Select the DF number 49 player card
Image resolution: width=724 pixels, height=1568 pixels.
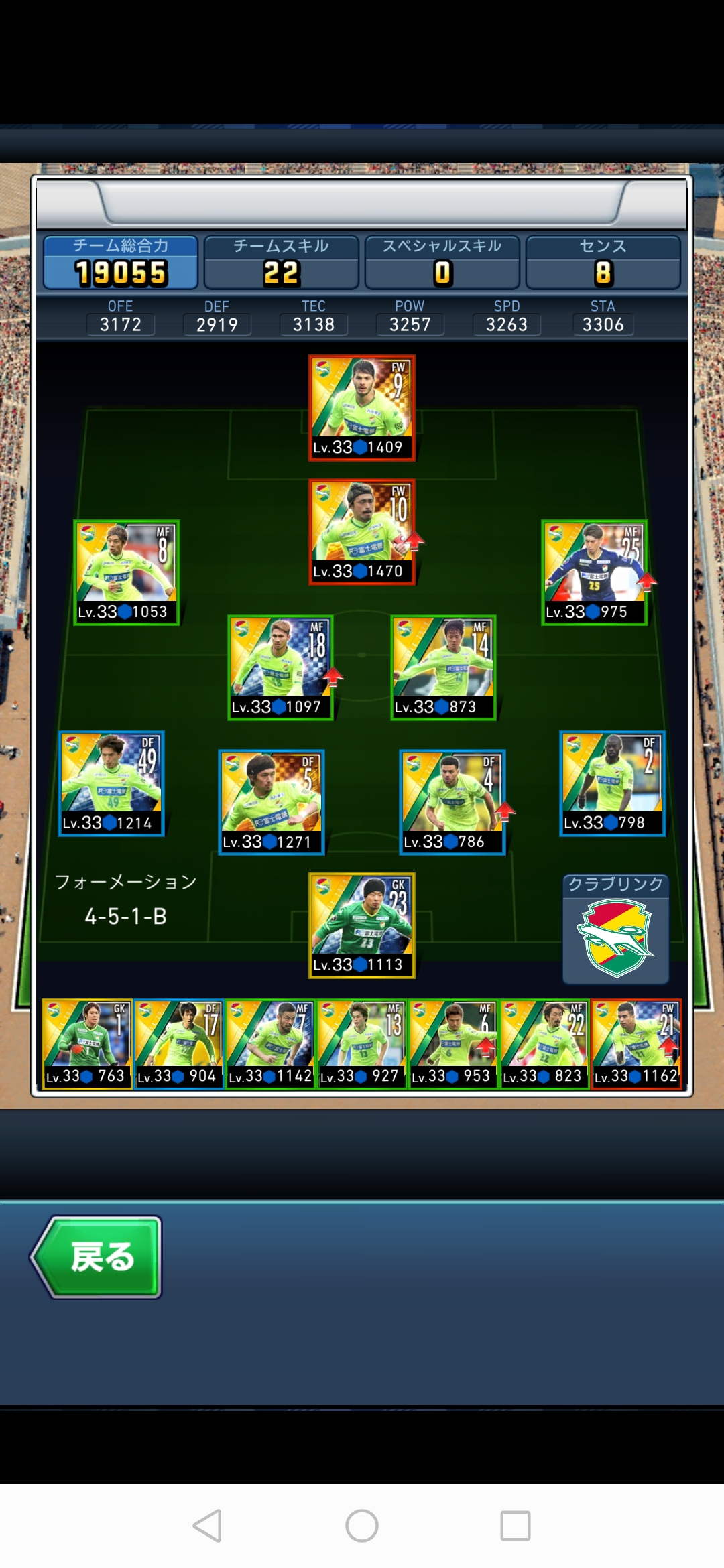(111, 783)
